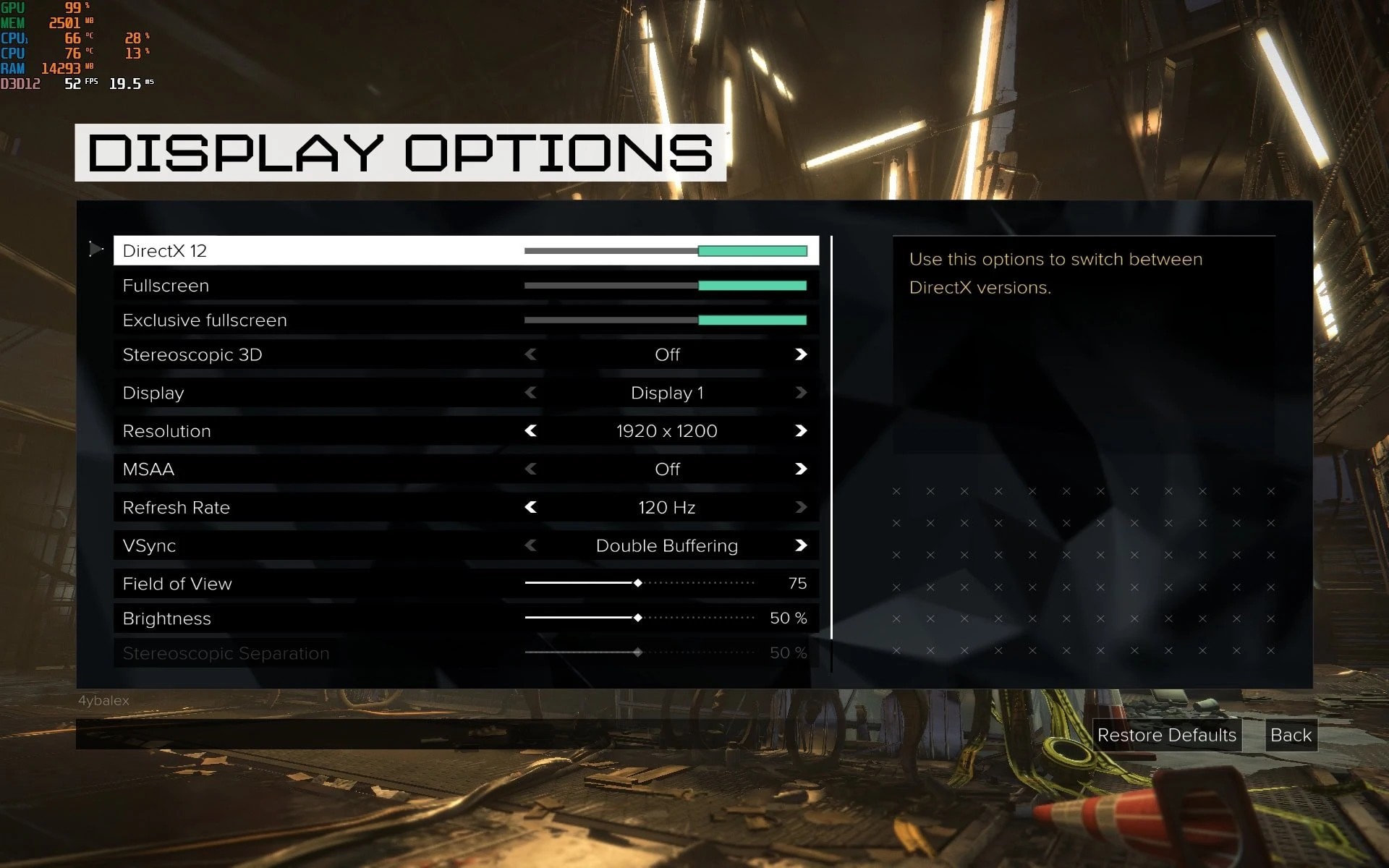This screenshot has width=1389, height=868.
Task: Restore Defaults for display options
Action: point(1166,735)
